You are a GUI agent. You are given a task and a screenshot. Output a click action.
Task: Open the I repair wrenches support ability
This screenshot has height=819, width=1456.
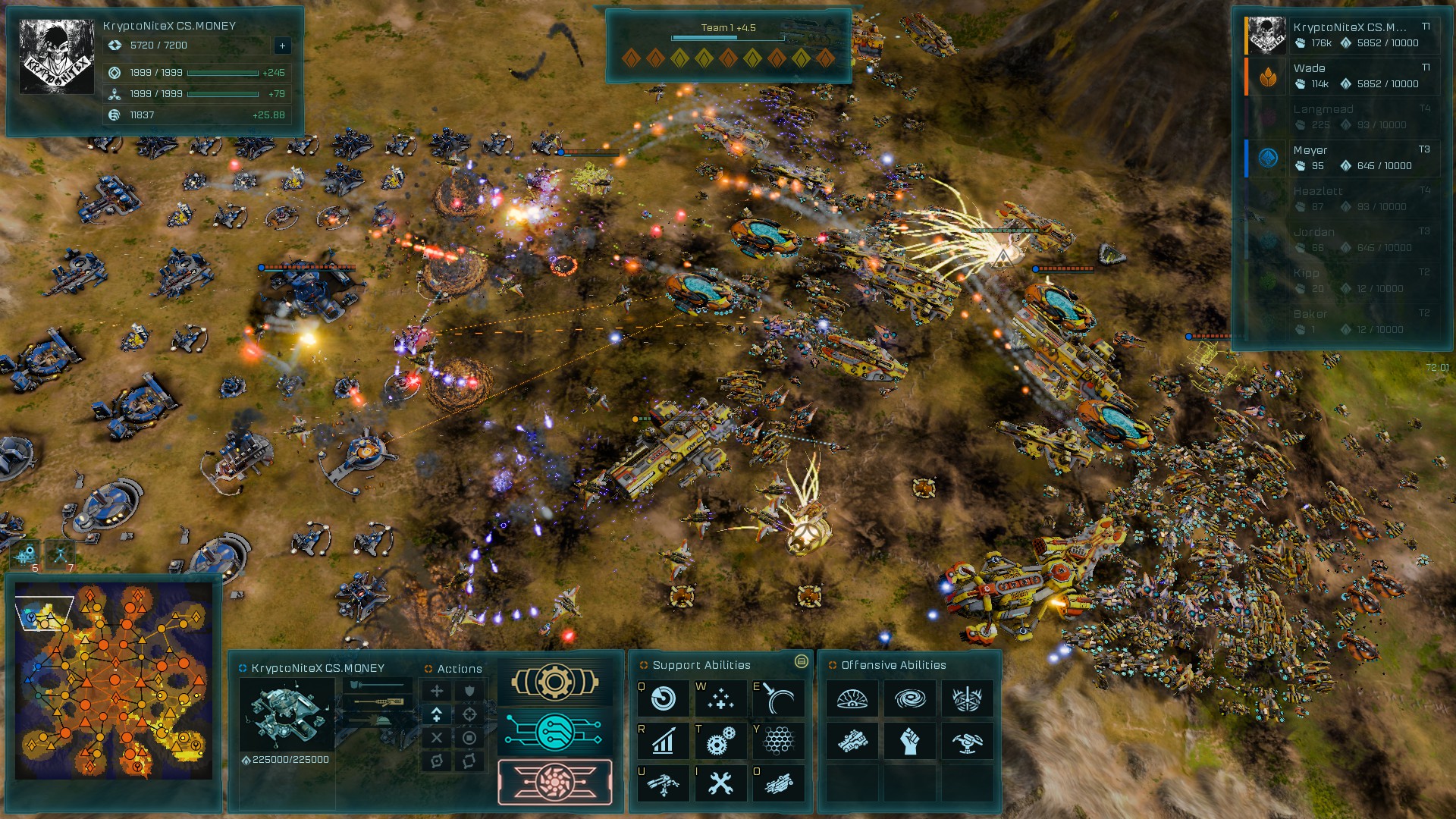coord(721,783)
